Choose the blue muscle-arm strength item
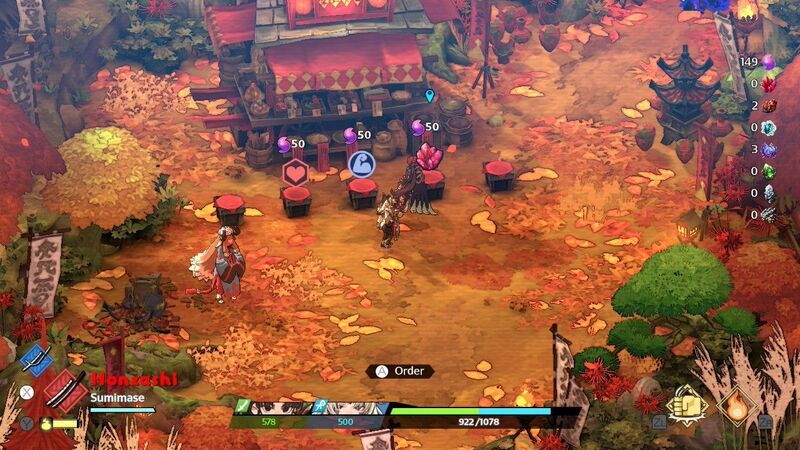The height and width of the screenshot is (450, 800). coord(360,163)
